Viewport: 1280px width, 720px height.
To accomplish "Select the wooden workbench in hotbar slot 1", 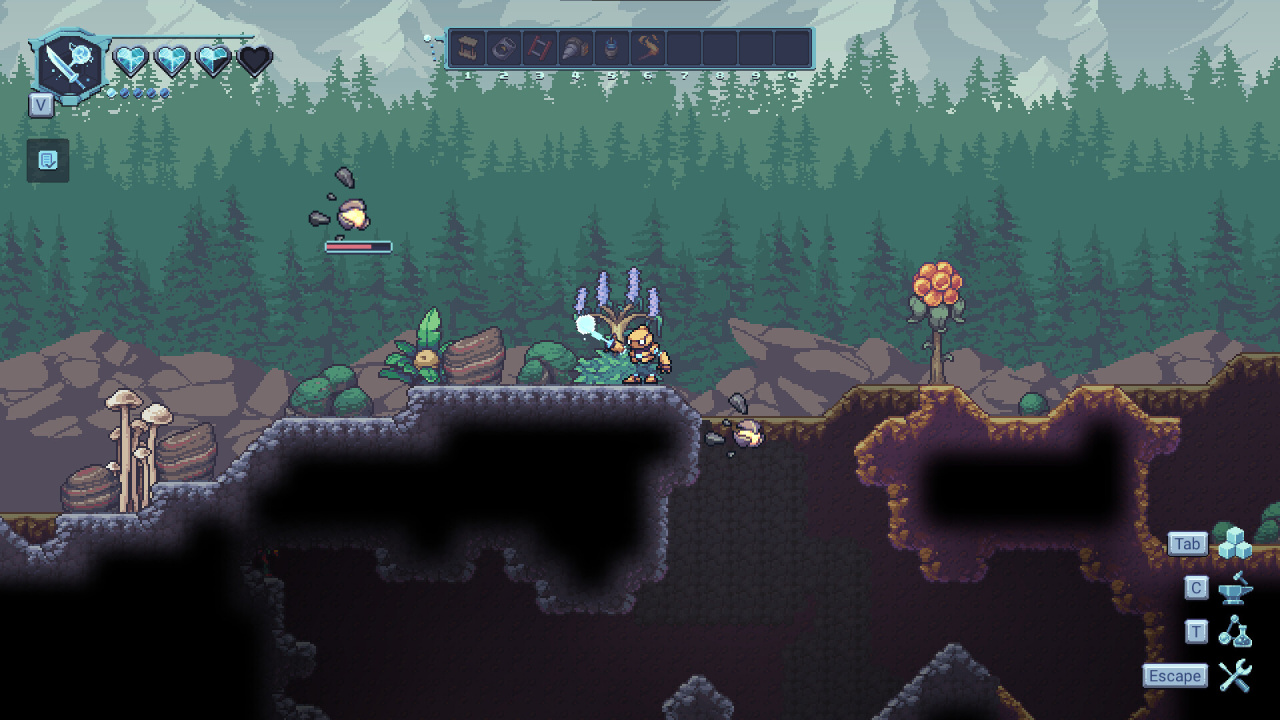I will (x=467, y=48).
